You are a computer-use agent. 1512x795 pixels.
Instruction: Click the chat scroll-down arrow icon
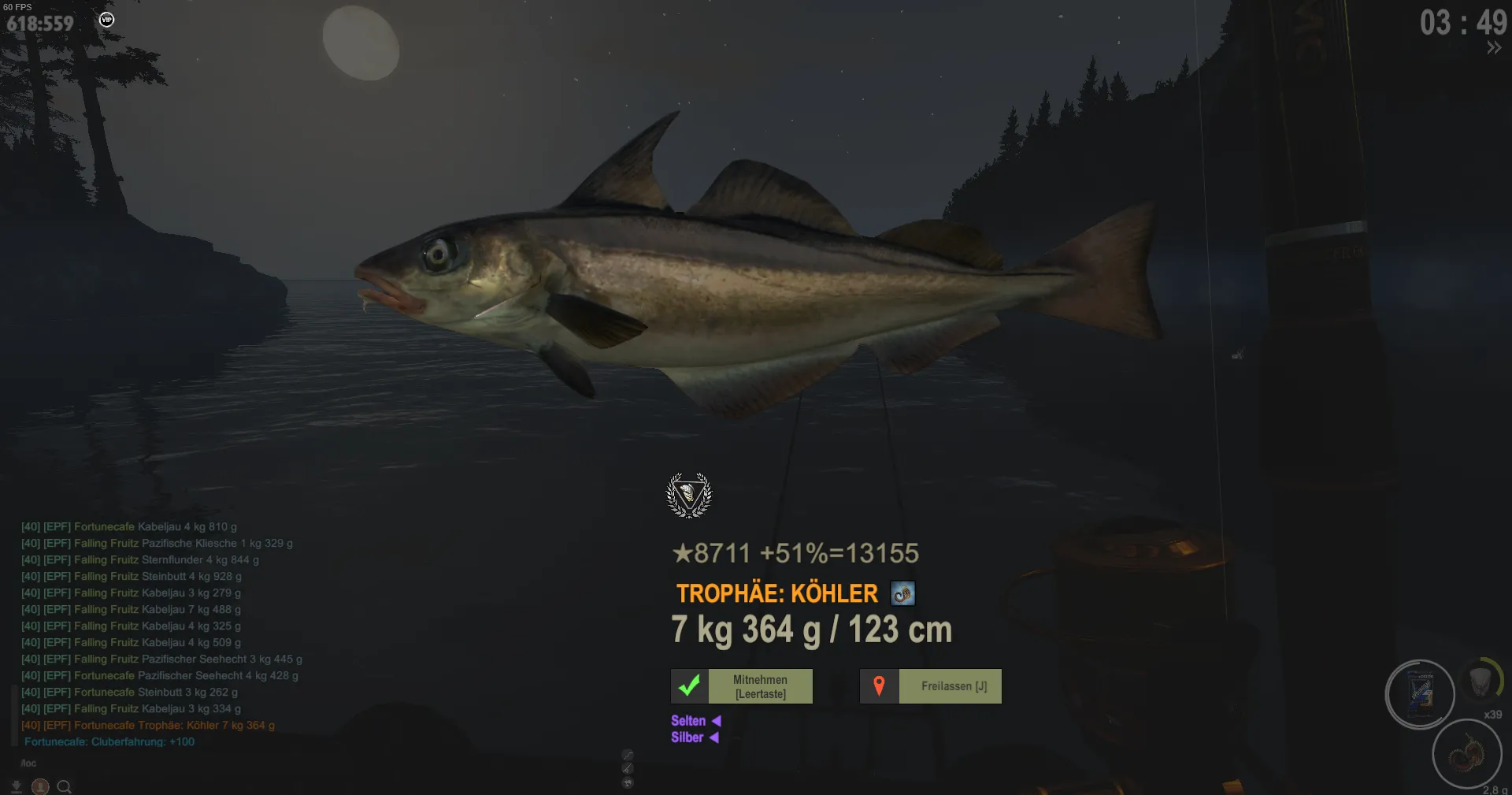point(17,786)
